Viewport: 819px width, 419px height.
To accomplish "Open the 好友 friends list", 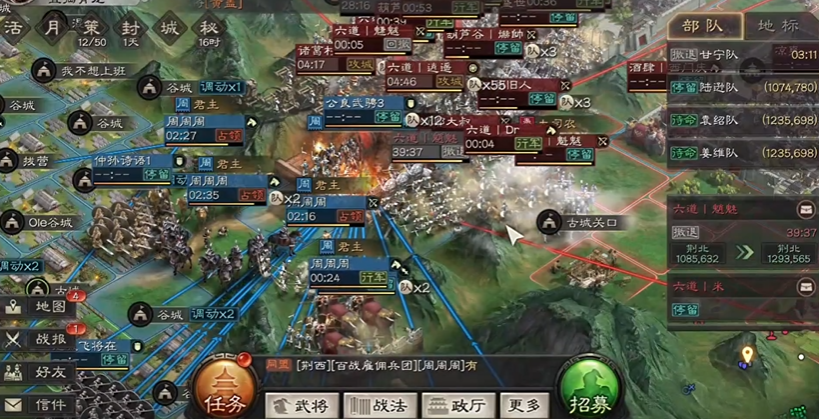I will [38, 372].
